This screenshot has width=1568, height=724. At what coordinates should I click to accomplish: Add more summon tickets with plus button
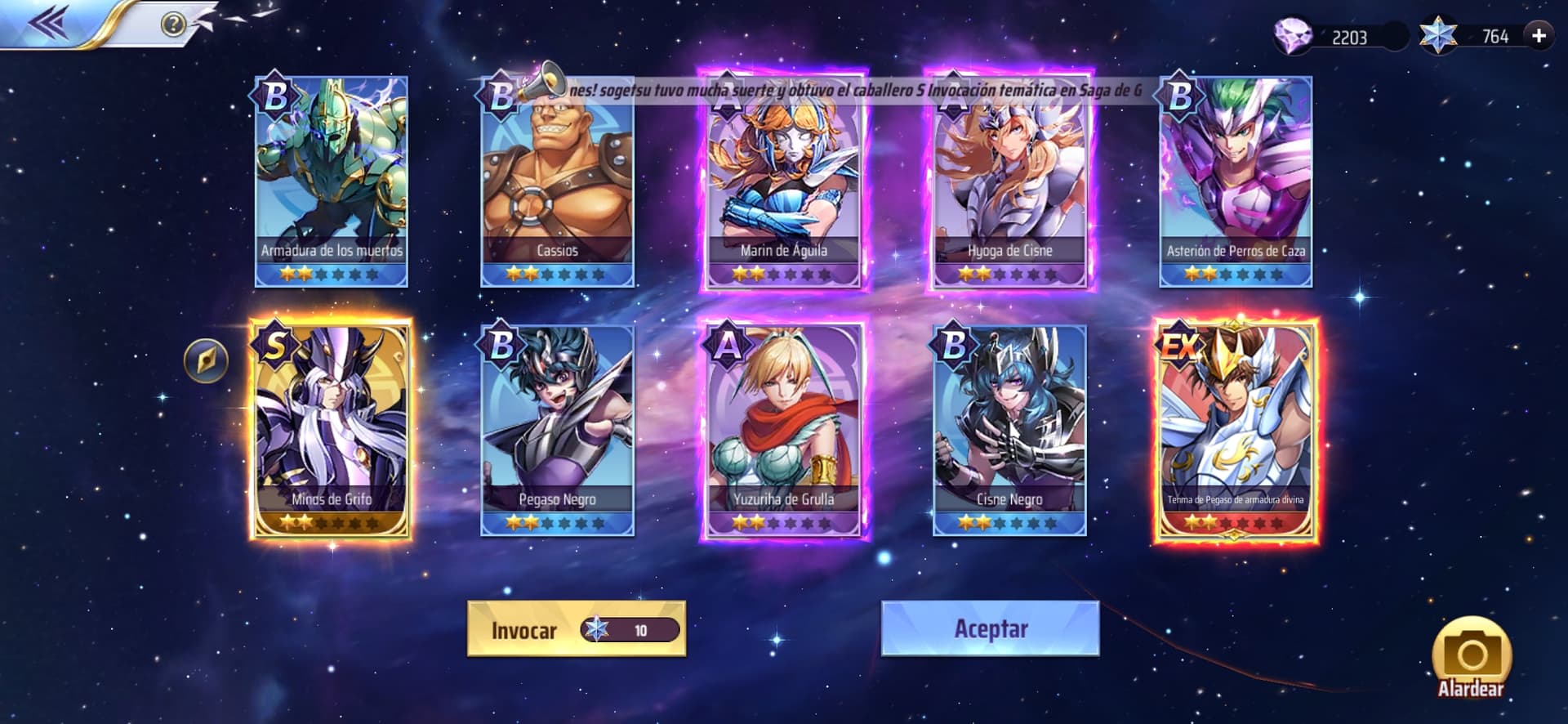point(1539,36)
